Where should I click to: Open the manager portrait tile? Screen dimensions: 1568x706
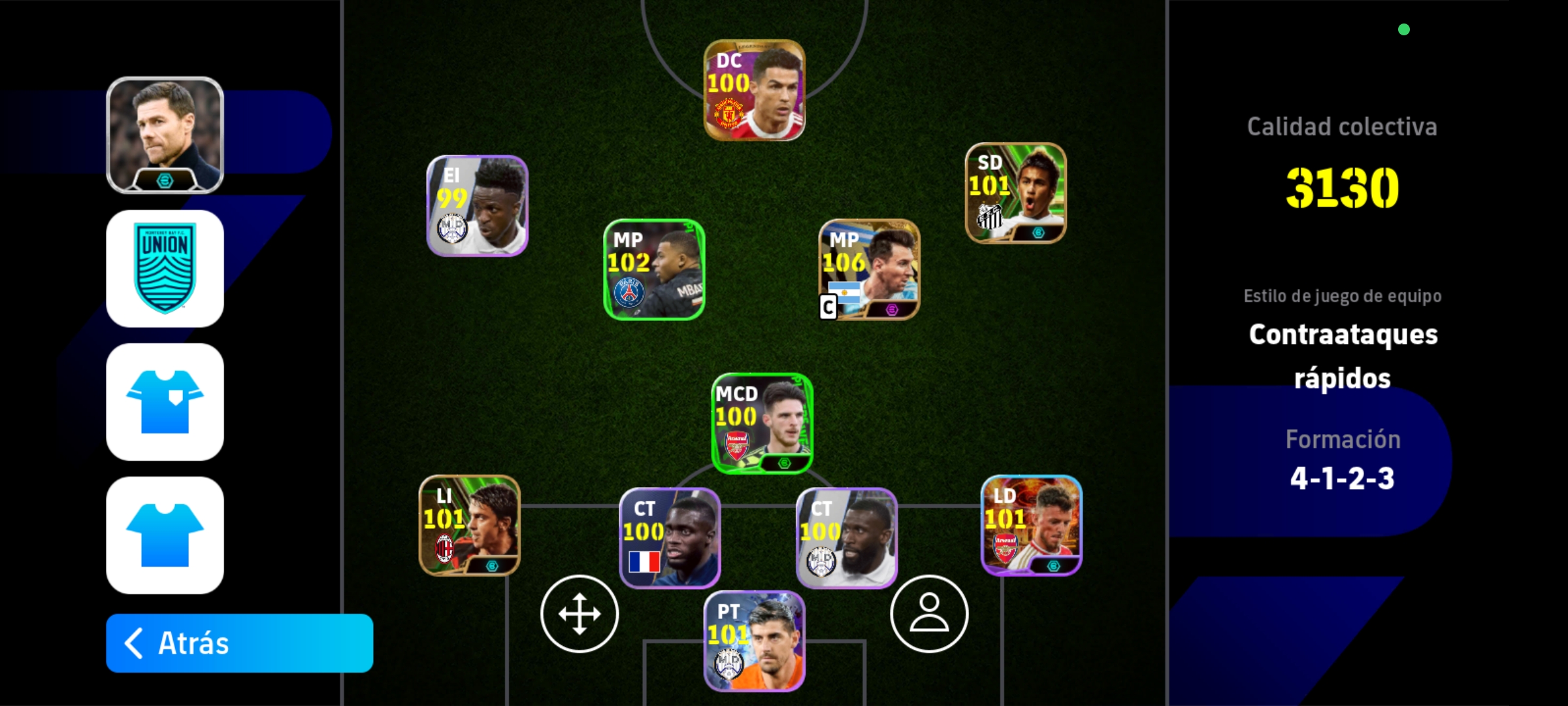(165, 135)
